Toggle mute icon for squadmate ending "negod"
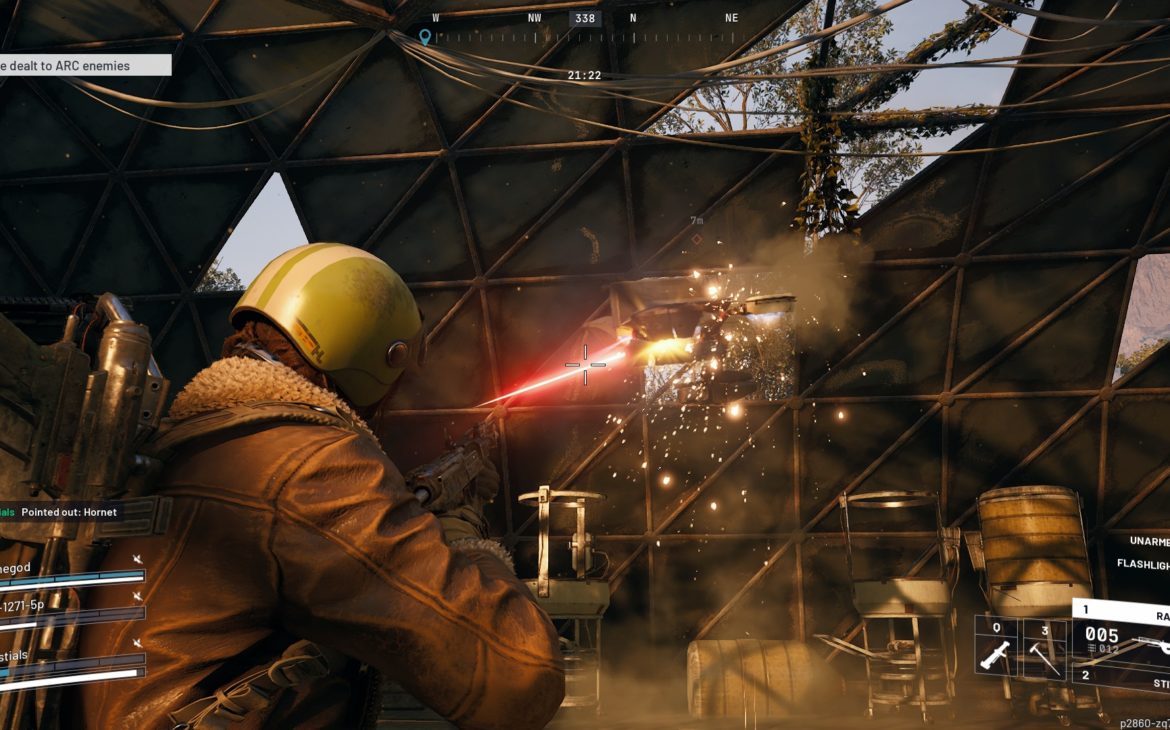This screenshot has width=1170, height=730. click(138, 559)
